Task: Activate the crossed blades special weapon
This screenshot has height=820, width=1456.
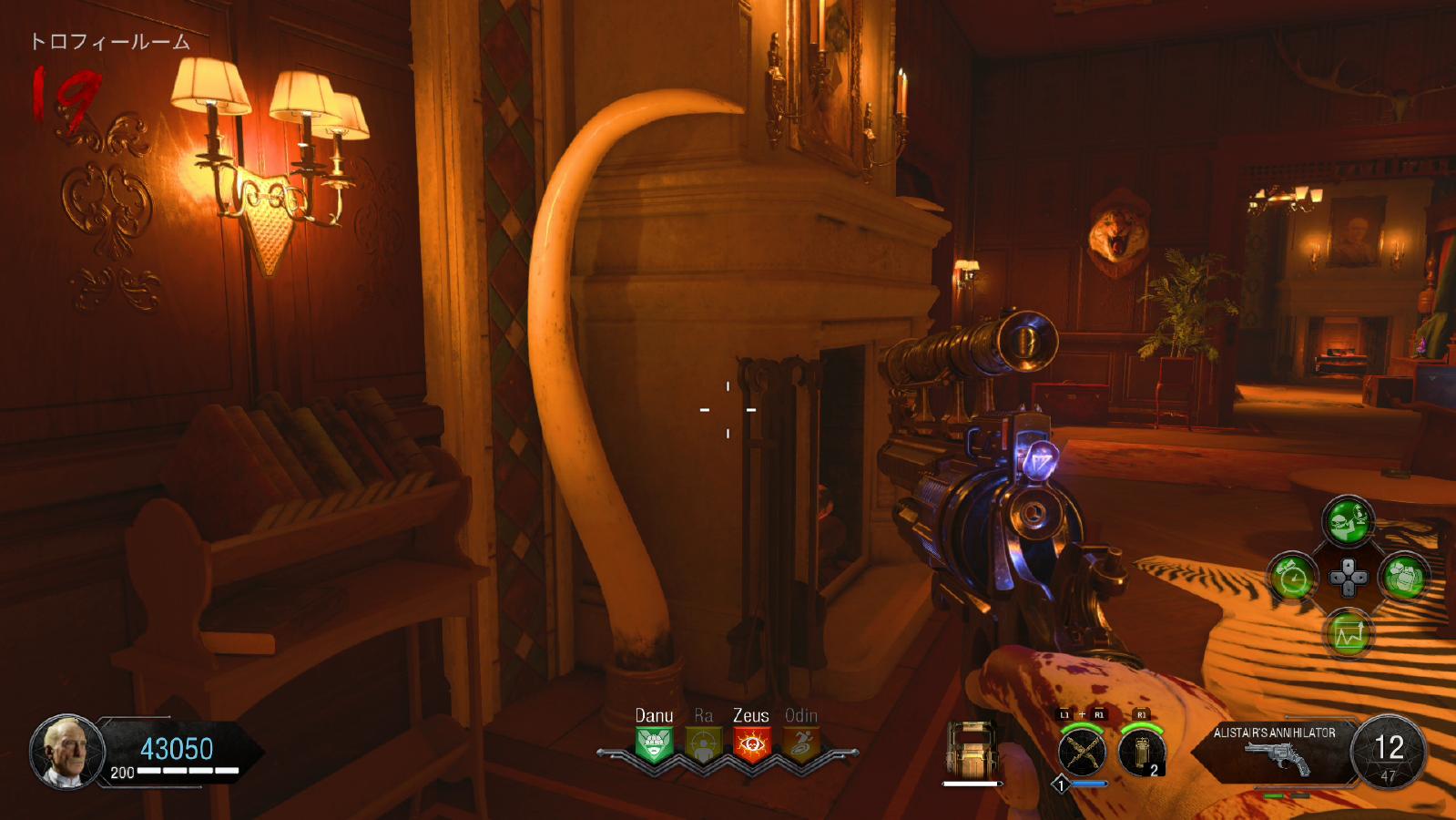Action: (x=1082, y=753)
